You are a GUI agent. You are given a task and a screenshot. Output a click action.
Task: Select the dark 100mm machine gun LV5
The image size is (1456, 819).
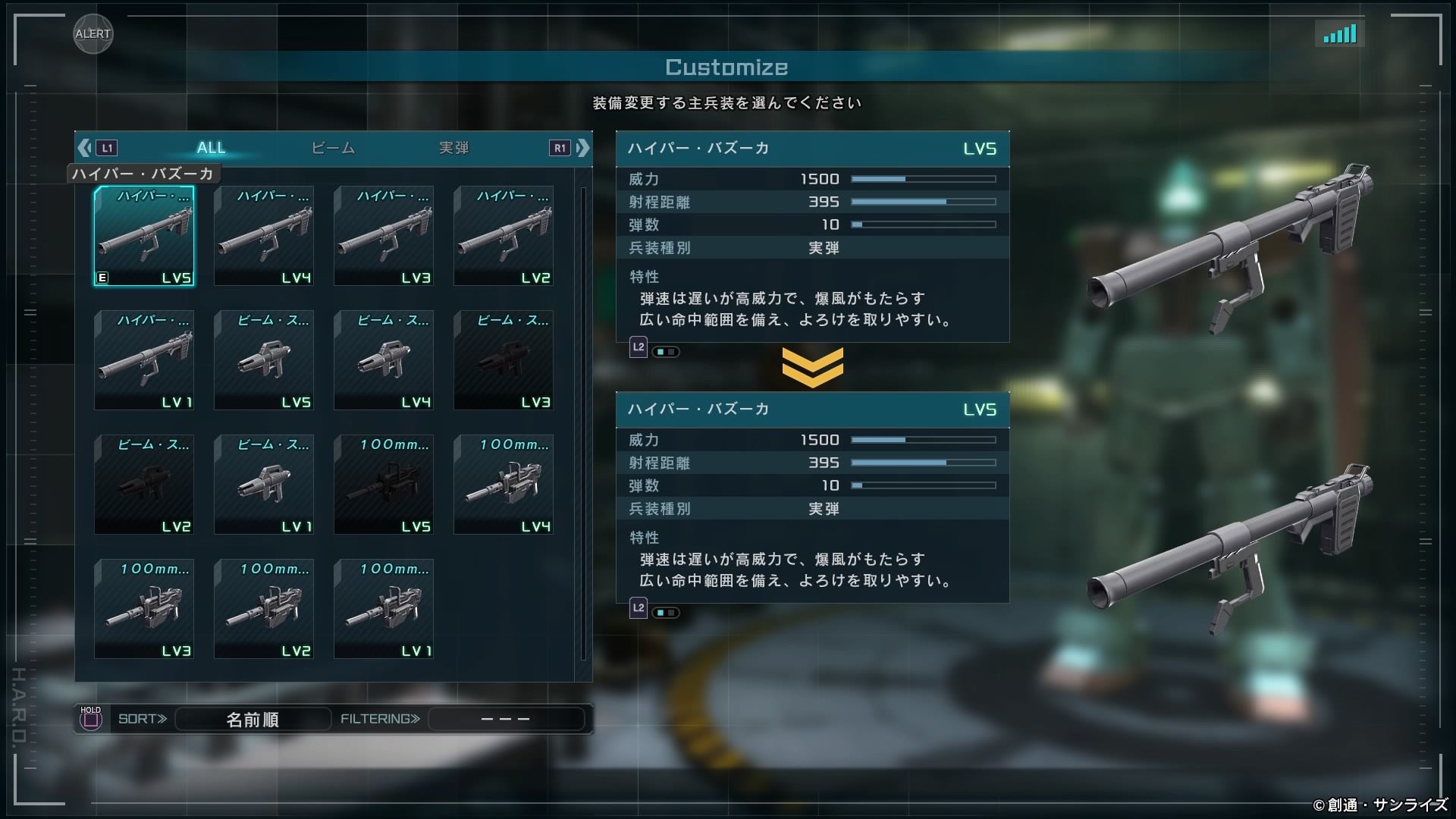point(384,485)
